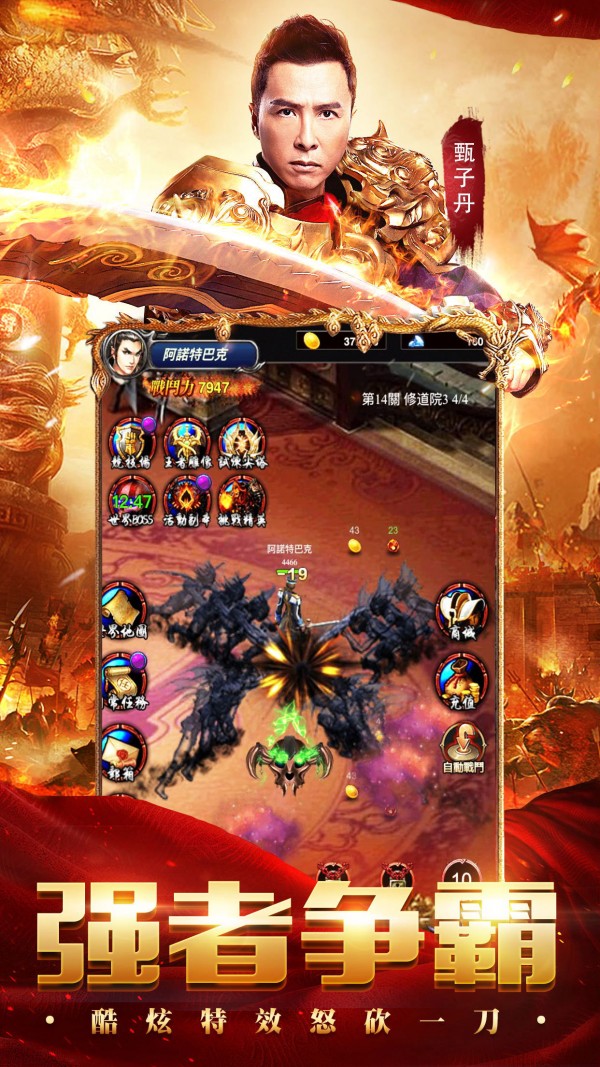Select the 挑戰精英 elite challenge icon

coord(241,494)
